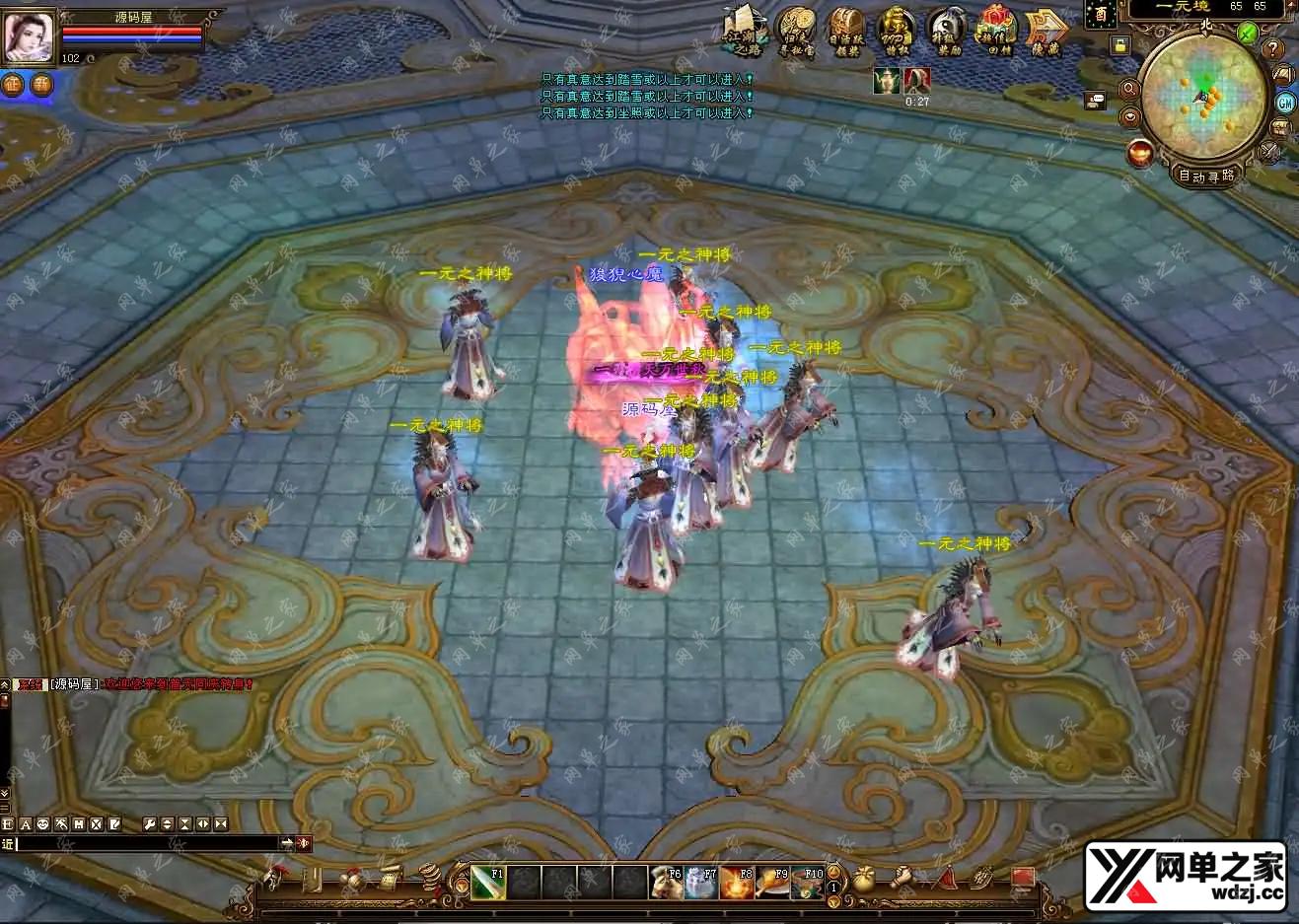Screen dimensions: 1299x924
Task: Open the circular minimap
Action: pyautogui.click(x=1203, y=96)
